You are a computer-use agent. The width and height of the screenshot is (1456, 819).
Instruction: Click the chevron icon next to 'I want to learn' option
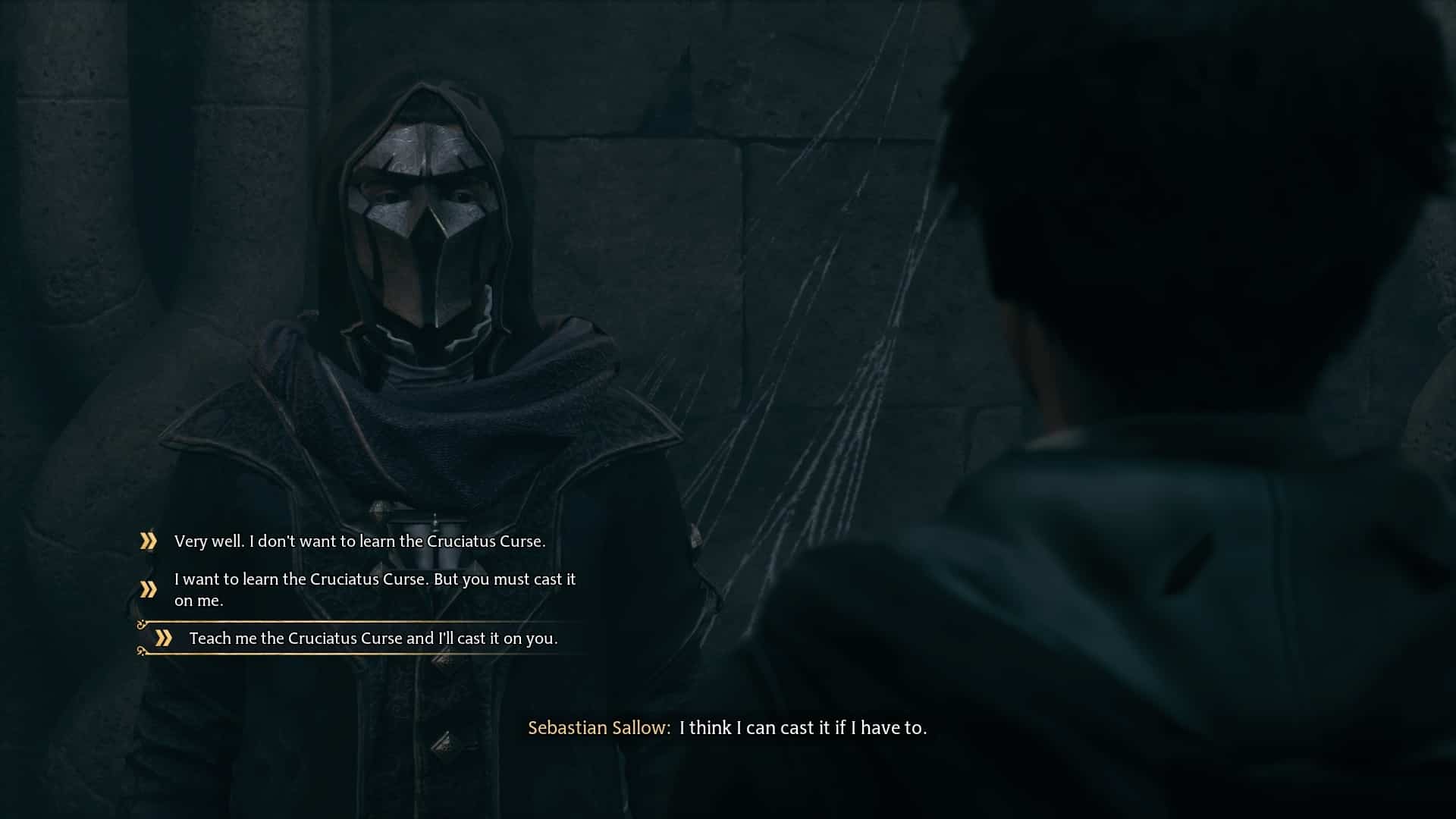(x=147, y=588)
